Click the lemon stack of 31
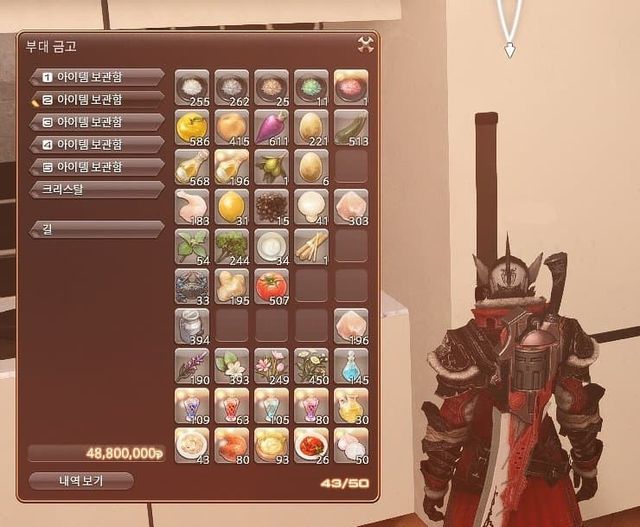 [x=231, y=205]
